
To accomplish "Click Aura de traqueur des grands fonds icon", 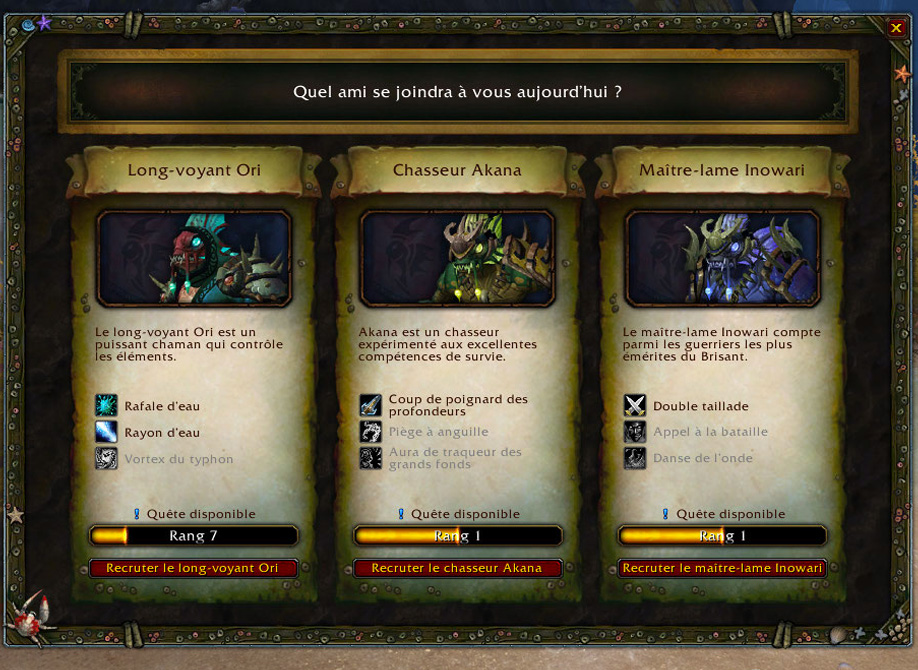I will click(x=371, y=458).
